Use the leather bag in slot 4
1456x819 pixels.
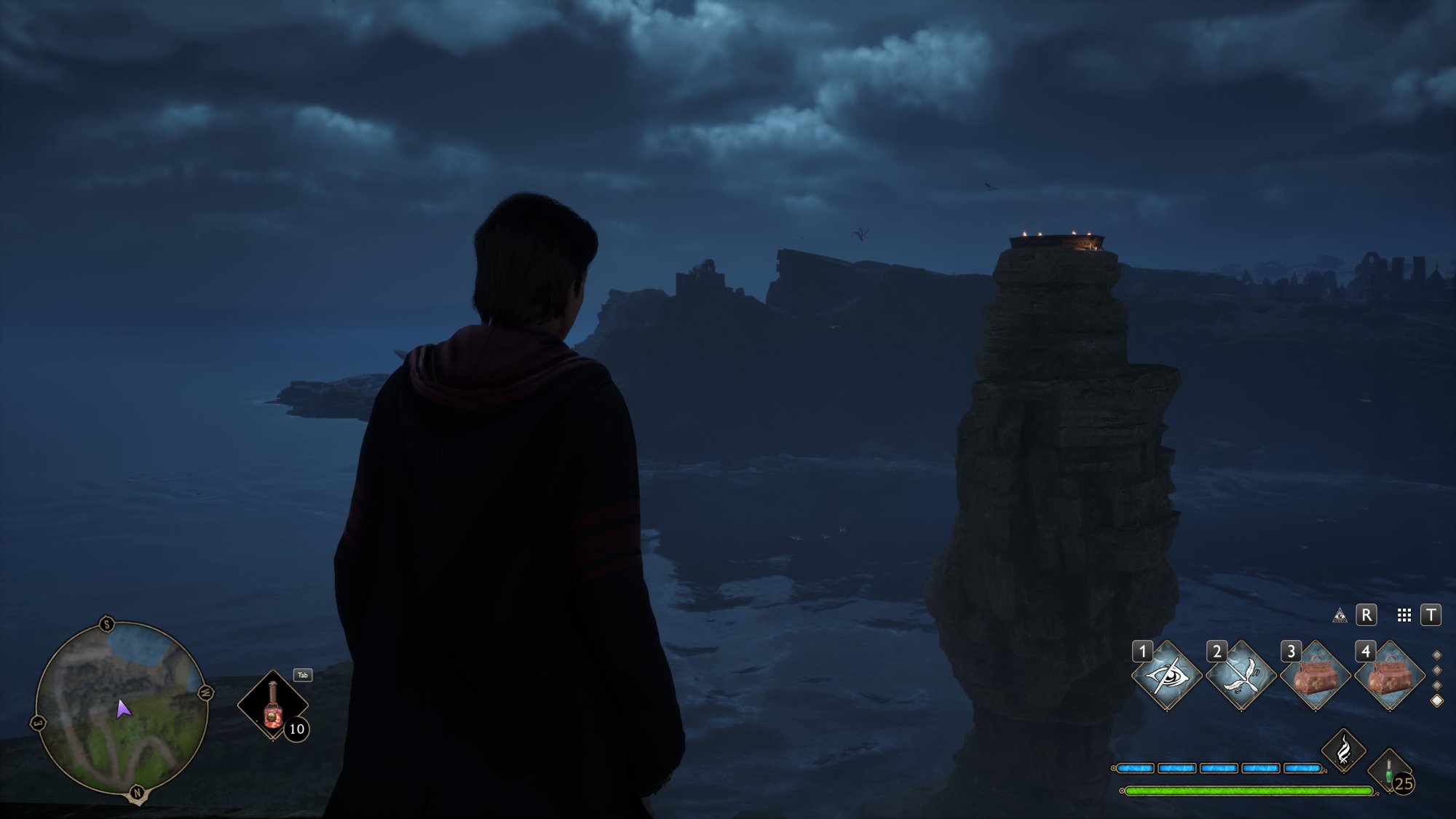pos(1390,676)
